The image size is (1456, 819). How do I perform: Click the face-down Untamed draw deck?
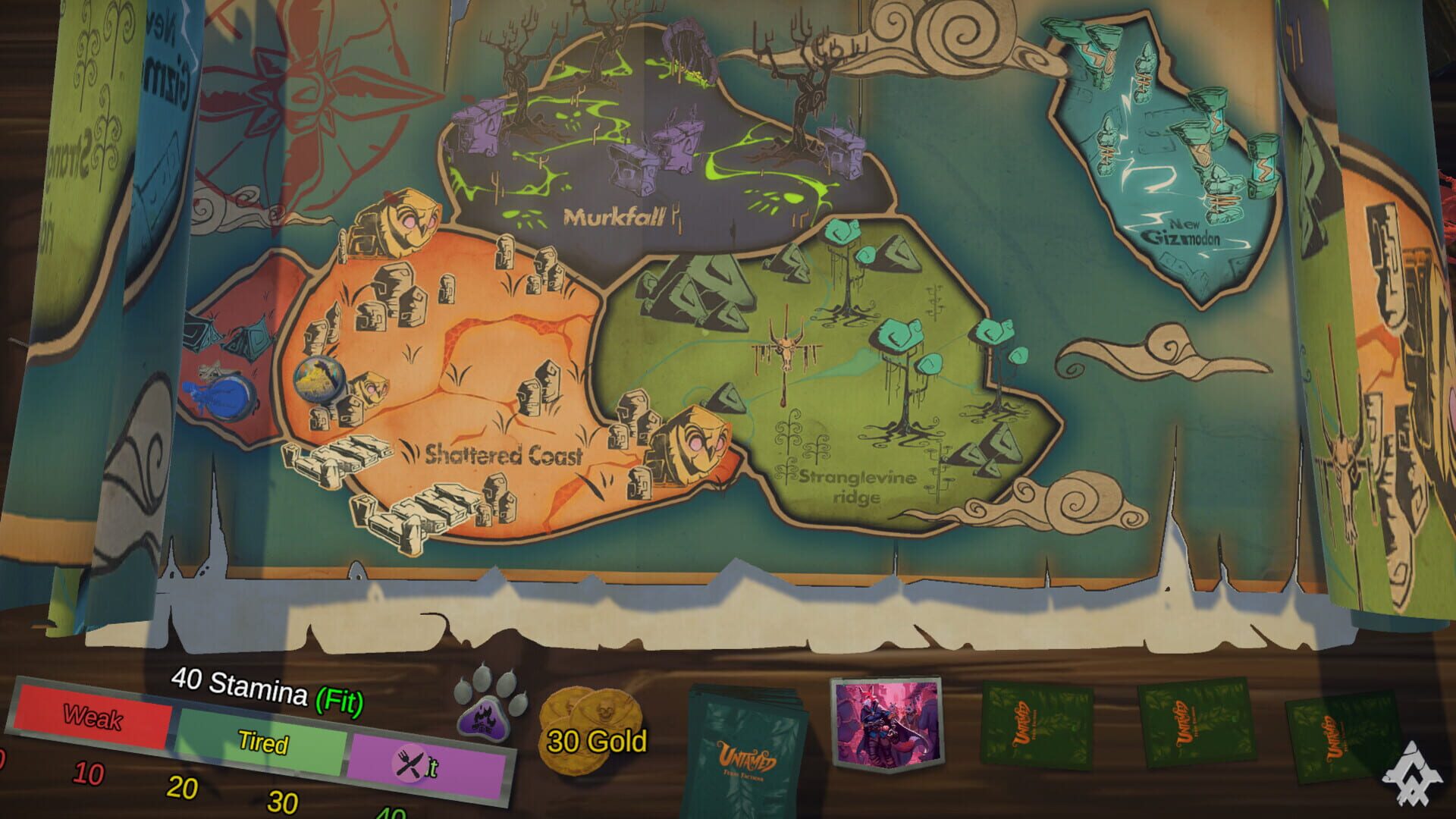pos(747,747)
